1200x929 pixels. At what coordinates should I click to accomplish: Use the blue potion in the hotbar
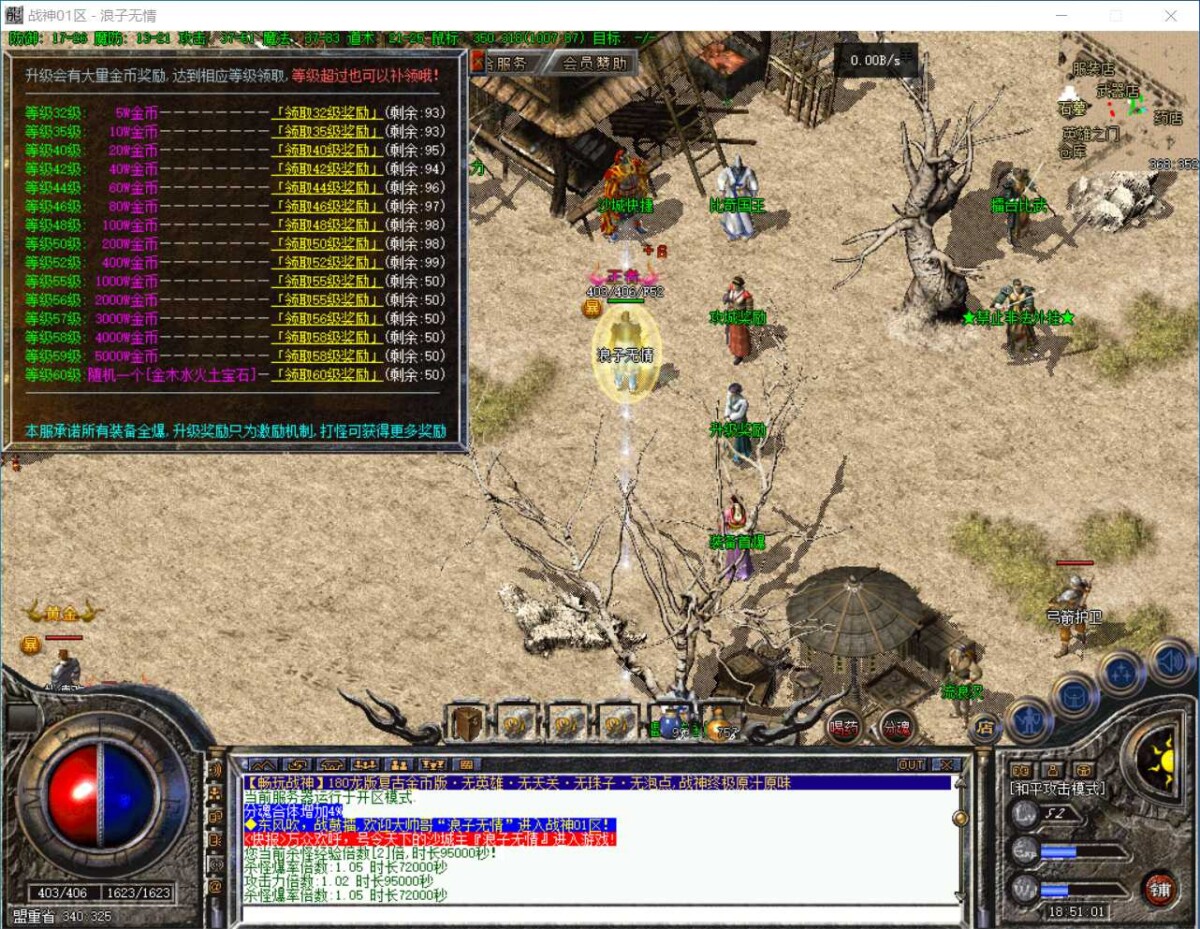668,722
